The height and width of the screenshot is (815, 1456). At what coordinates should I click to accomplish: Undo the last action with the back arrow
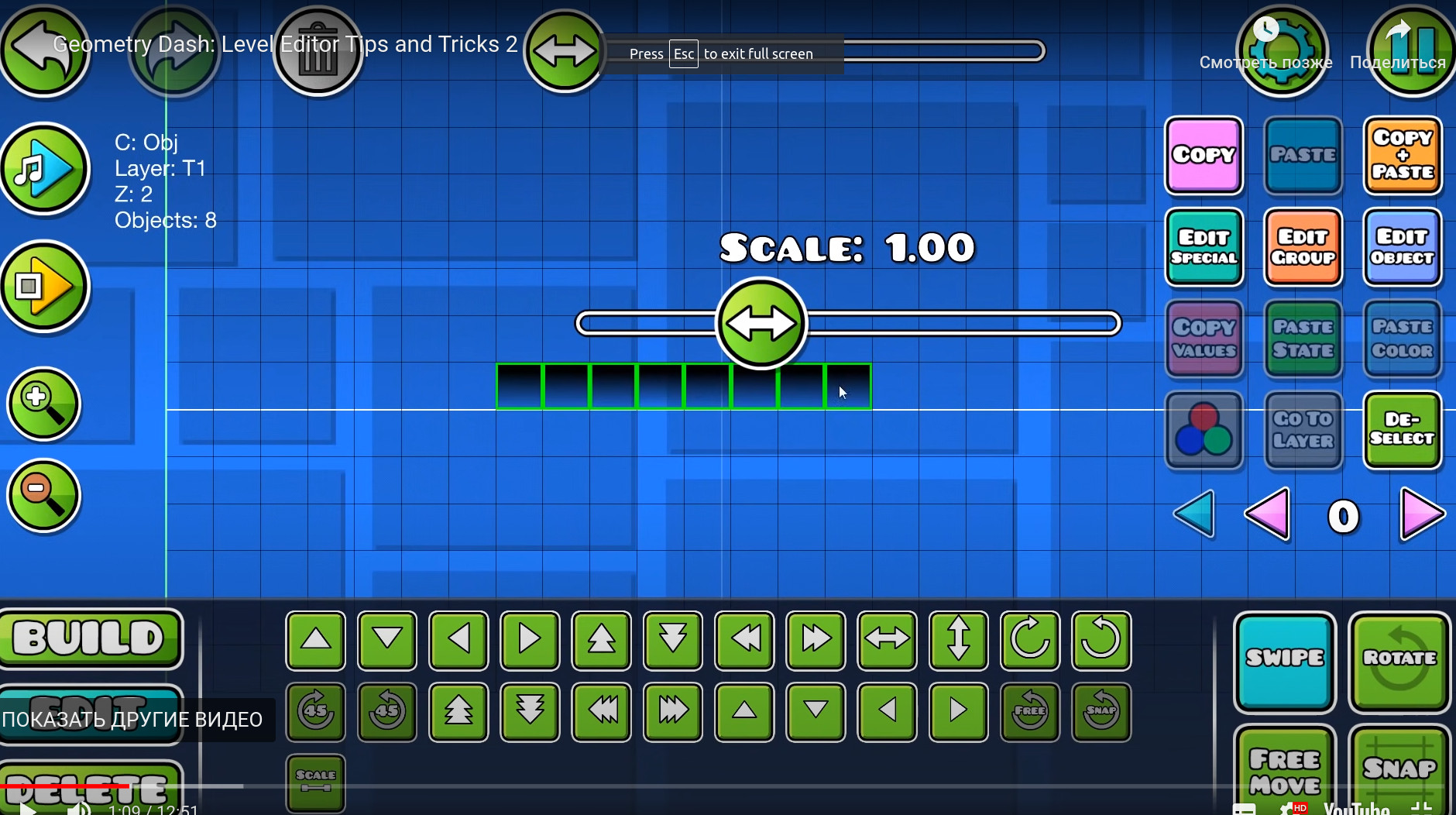click(x=43, y=50)
